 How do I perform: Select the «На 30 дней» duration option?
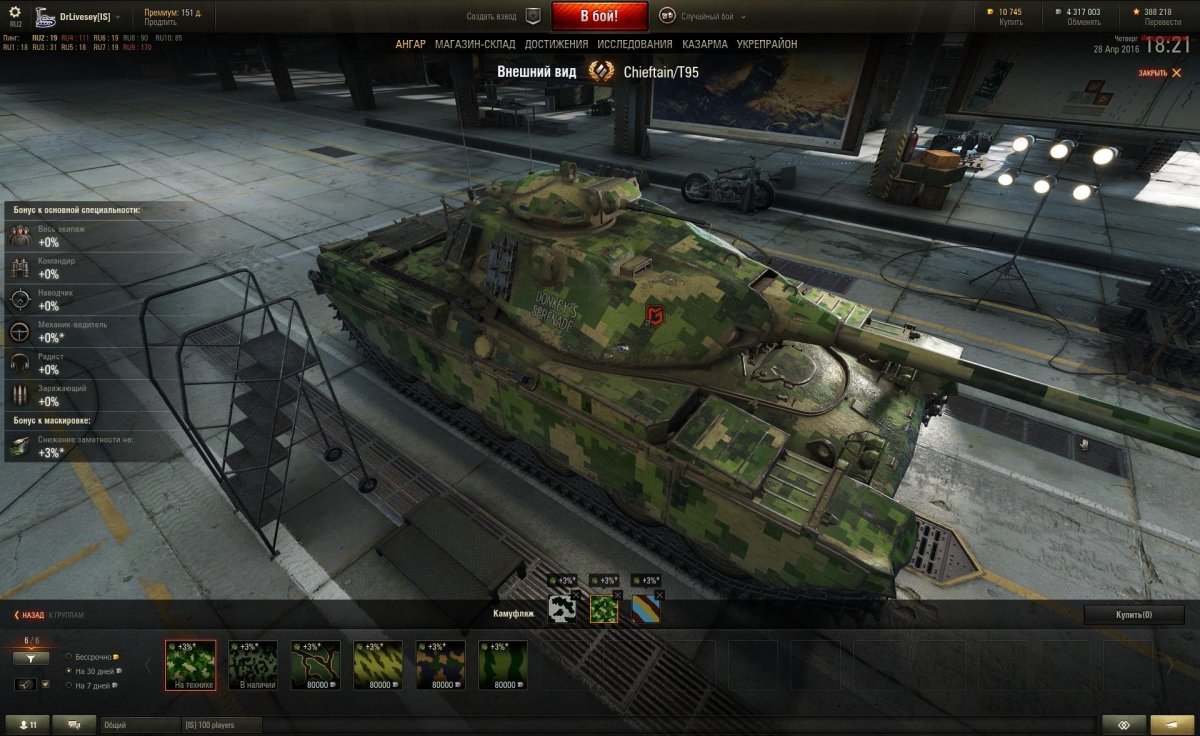click(x=68, y=671)
